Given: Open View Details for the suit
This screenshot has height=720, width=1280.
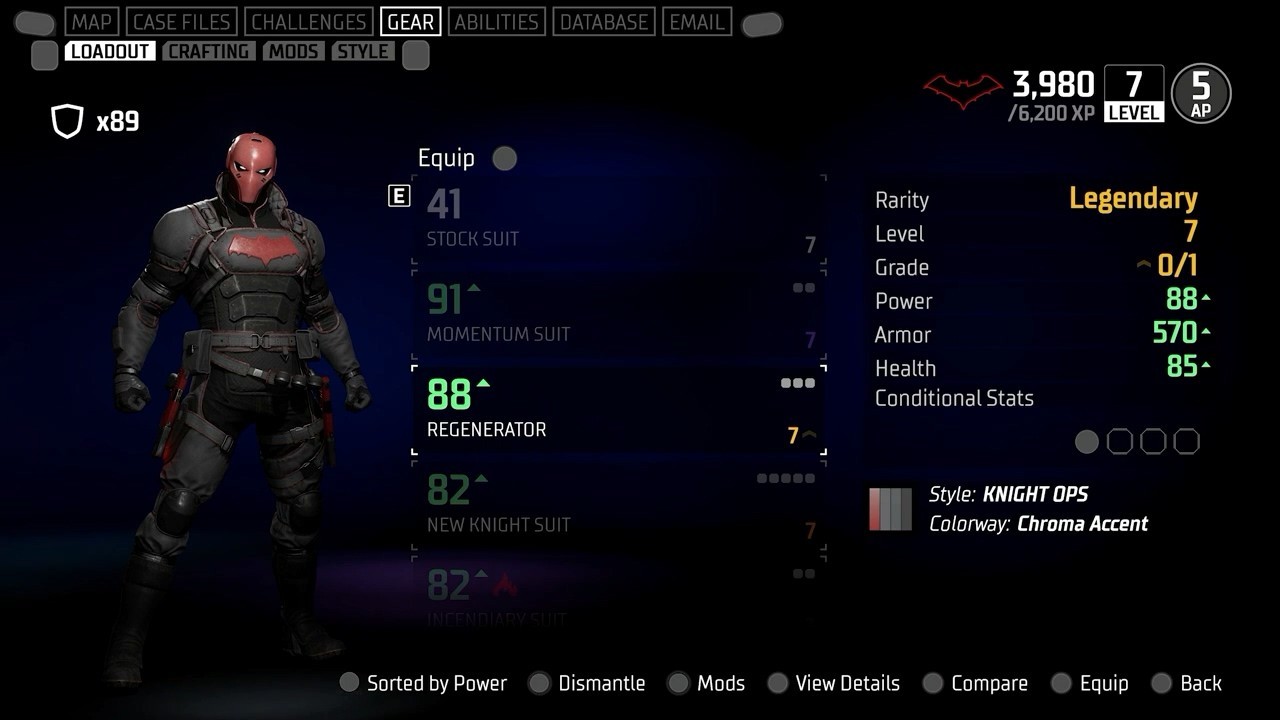Looking at the screenshot, I should point(847,684).
